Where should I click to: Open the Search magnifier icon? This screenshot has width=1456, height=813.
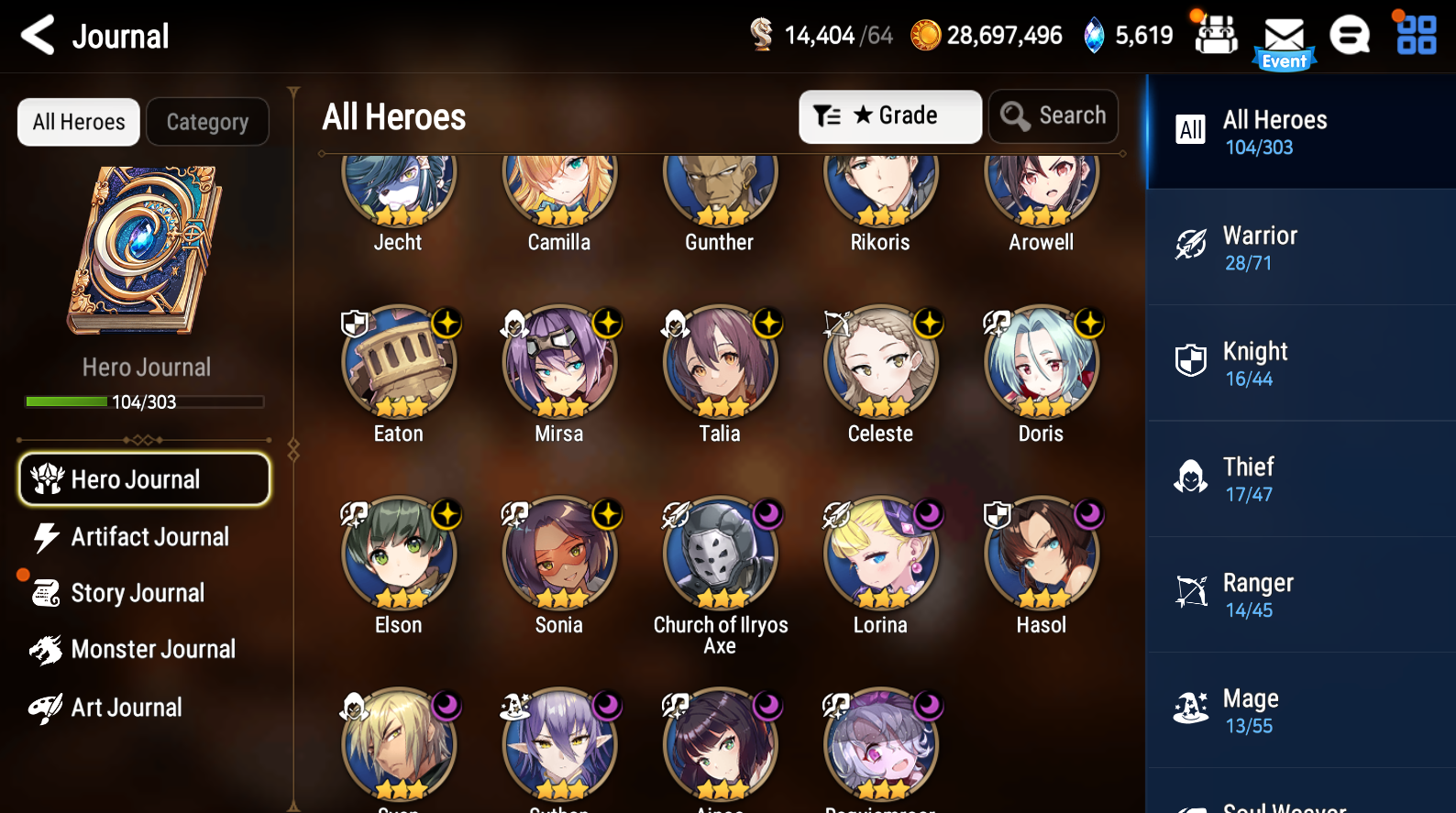point(1053,115)
